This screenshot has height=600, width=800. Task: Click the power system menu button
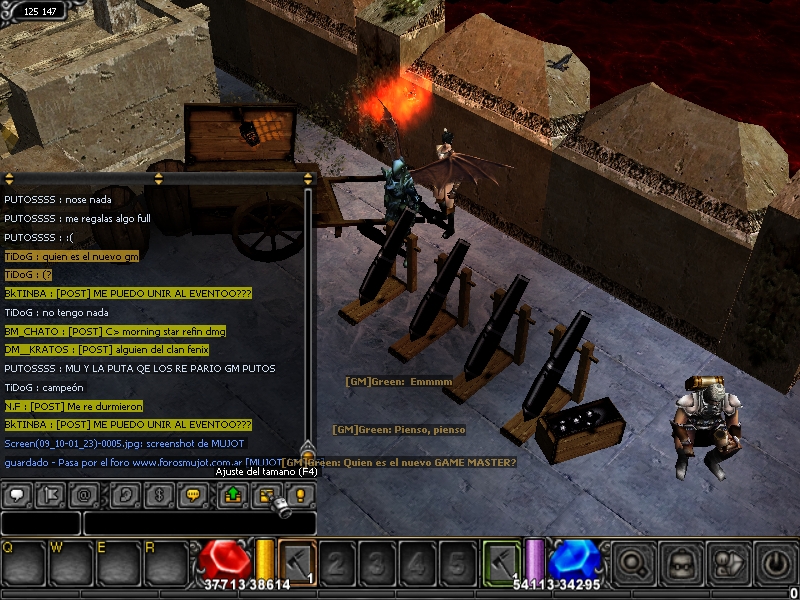tap(777, 563)
